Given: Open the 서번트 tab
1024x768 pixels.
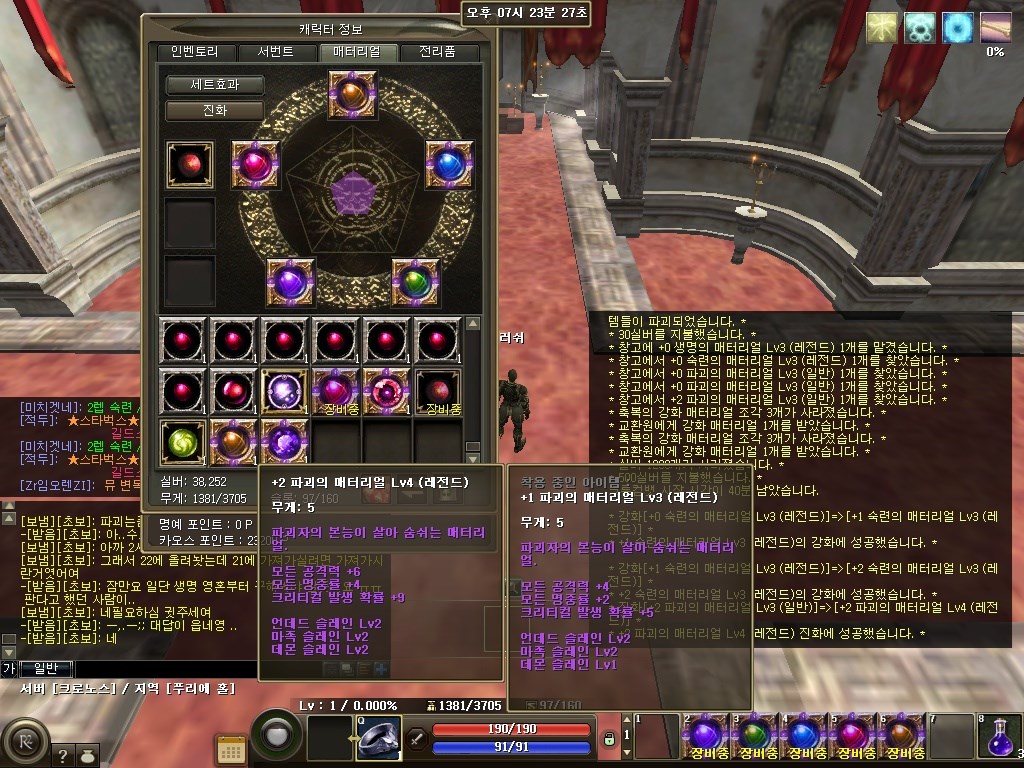Looking at the screenshot, I should [x=275, y=52].
